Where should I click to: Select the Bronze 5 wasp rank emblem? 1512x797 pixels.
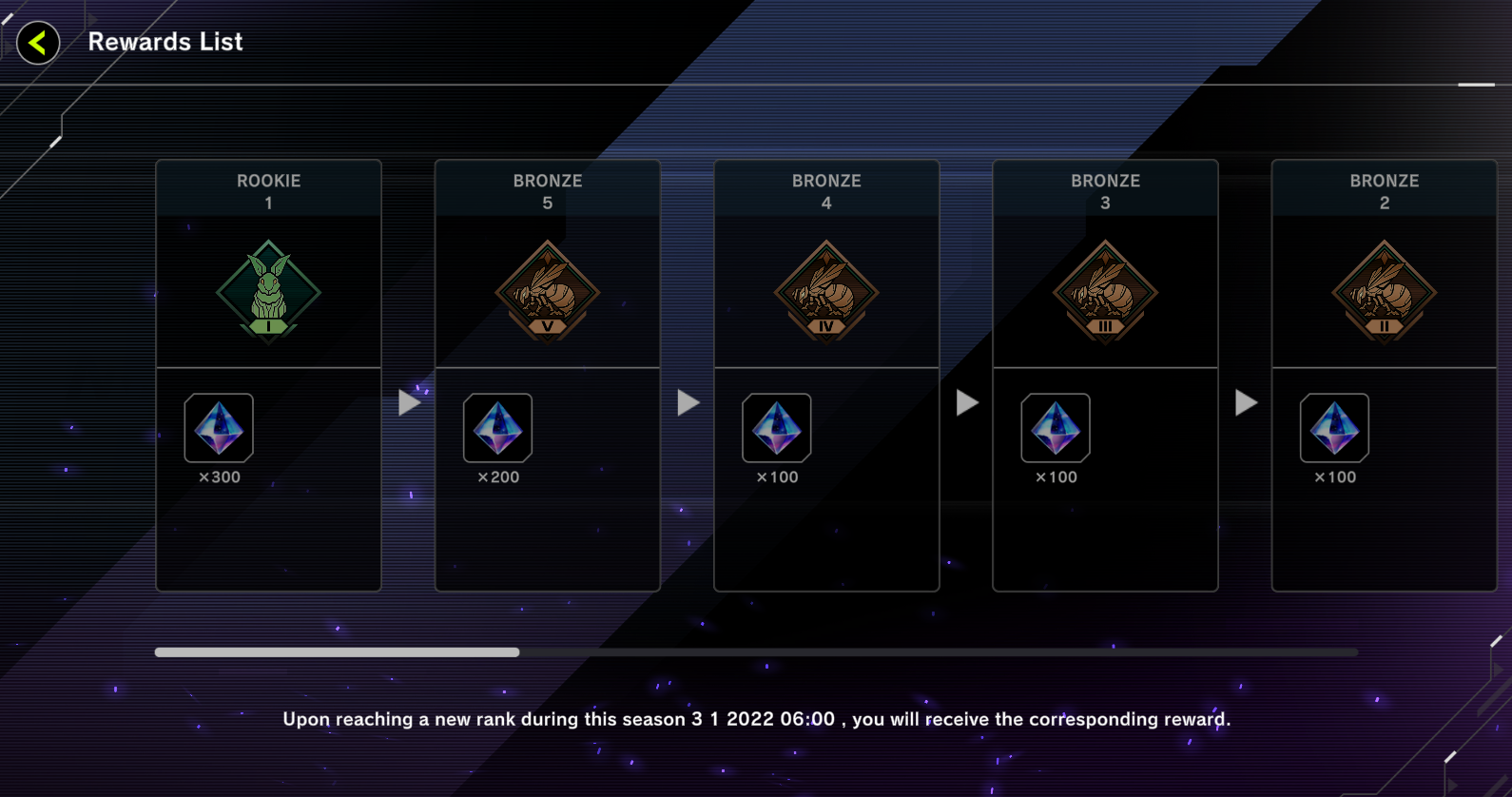click(547, 292)
